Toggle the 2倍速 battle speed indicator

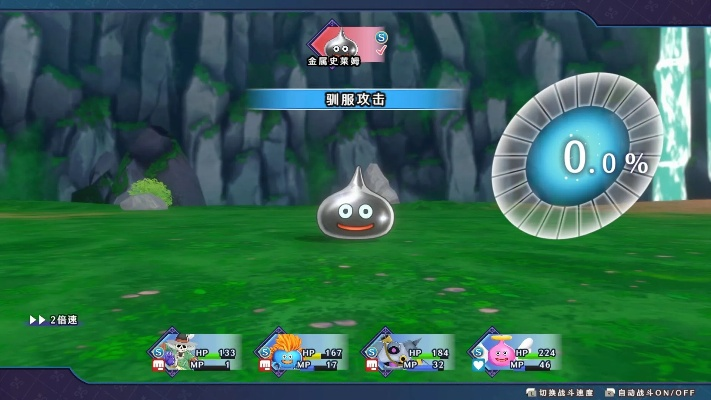tap(54, 320)
